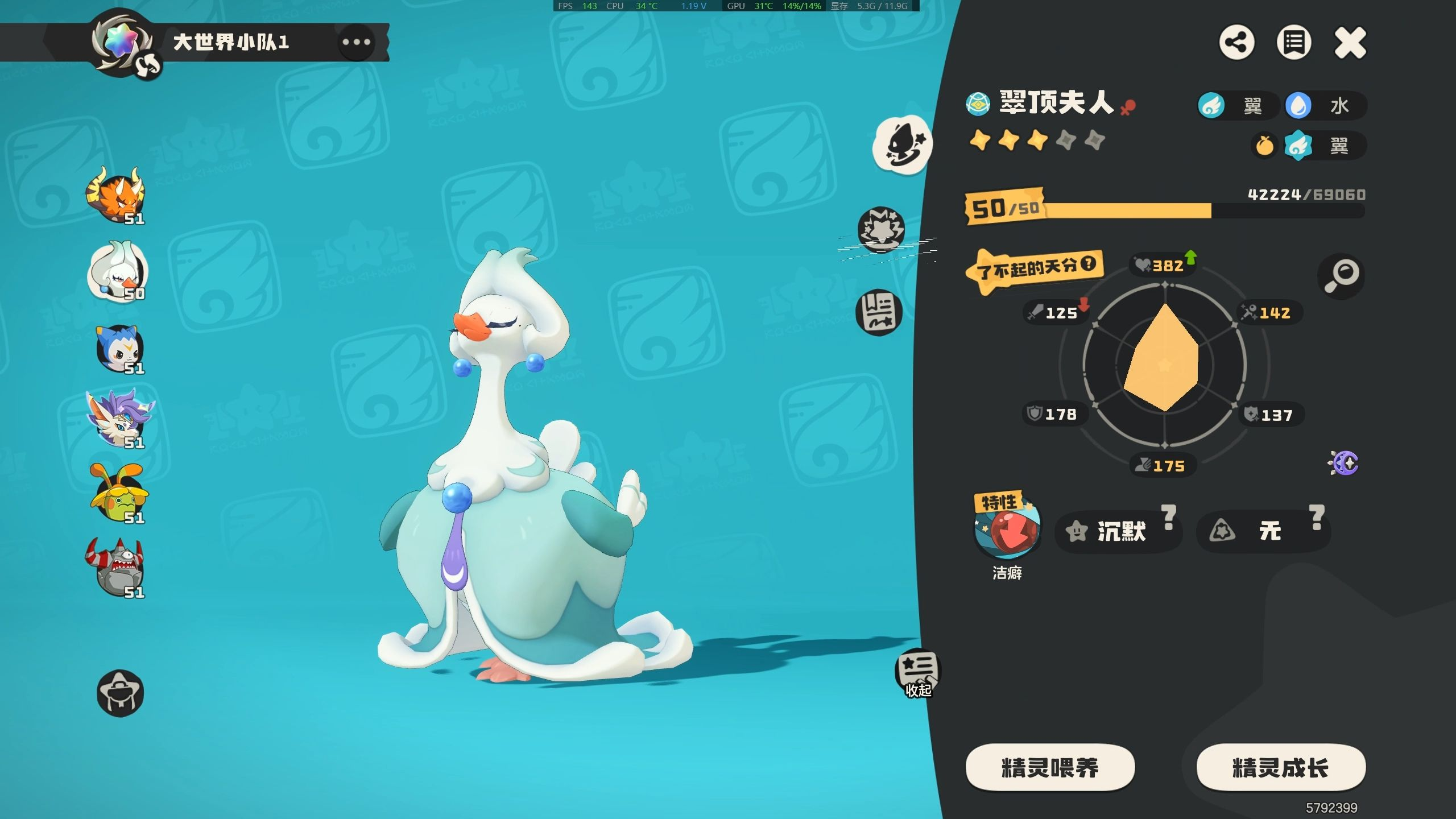Image resolution: width=1456 pixels, height=819 pixels.
Task: Open the list menu icon
Action: click(1293, 43)
